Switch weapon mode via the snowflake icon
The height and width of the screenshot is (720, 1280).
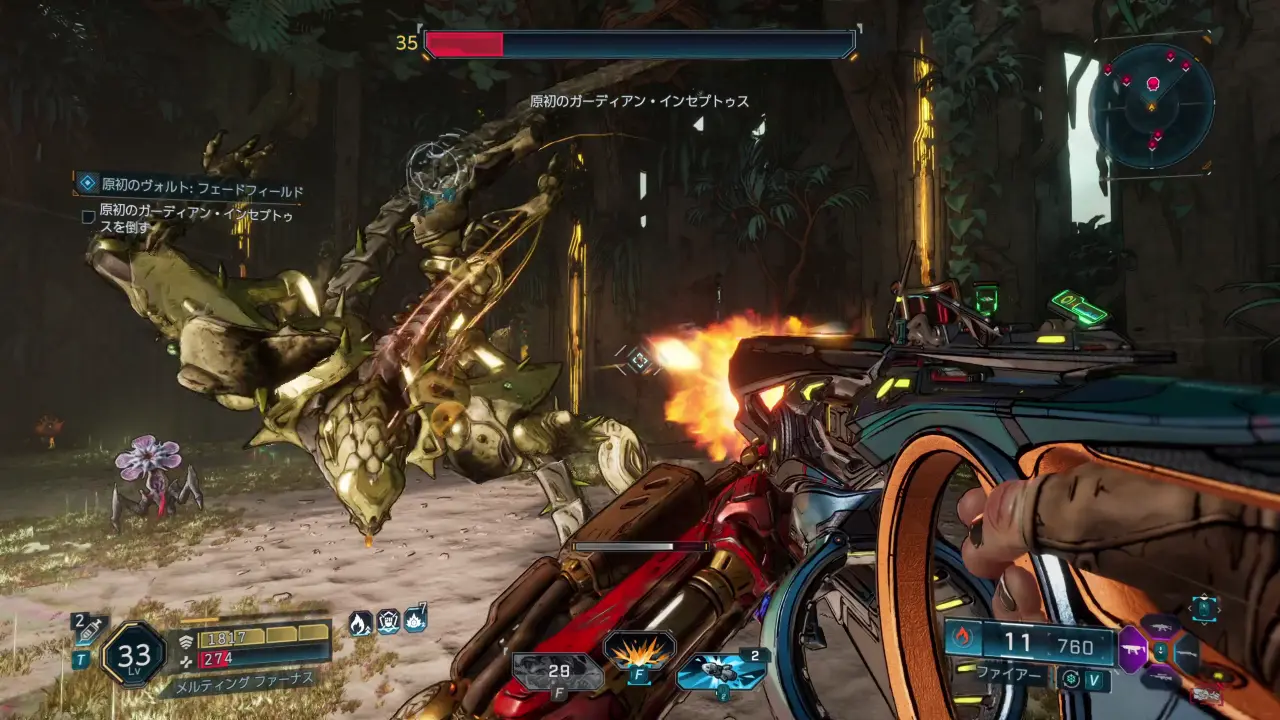click(x=1072, y=679)
